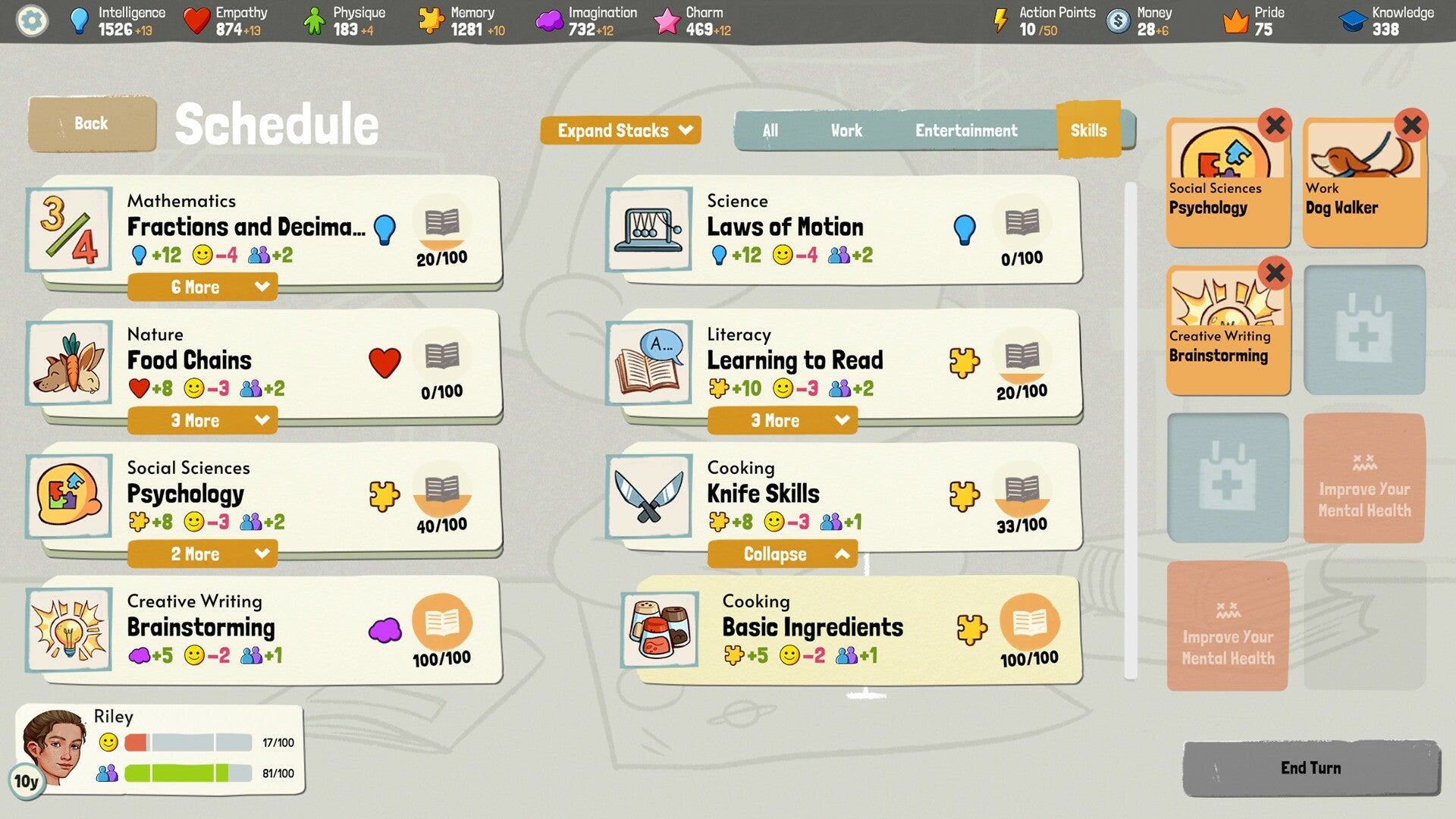
Task: Open the Psychology puzzle-brain icon
Action: click(x=68, y=497)
